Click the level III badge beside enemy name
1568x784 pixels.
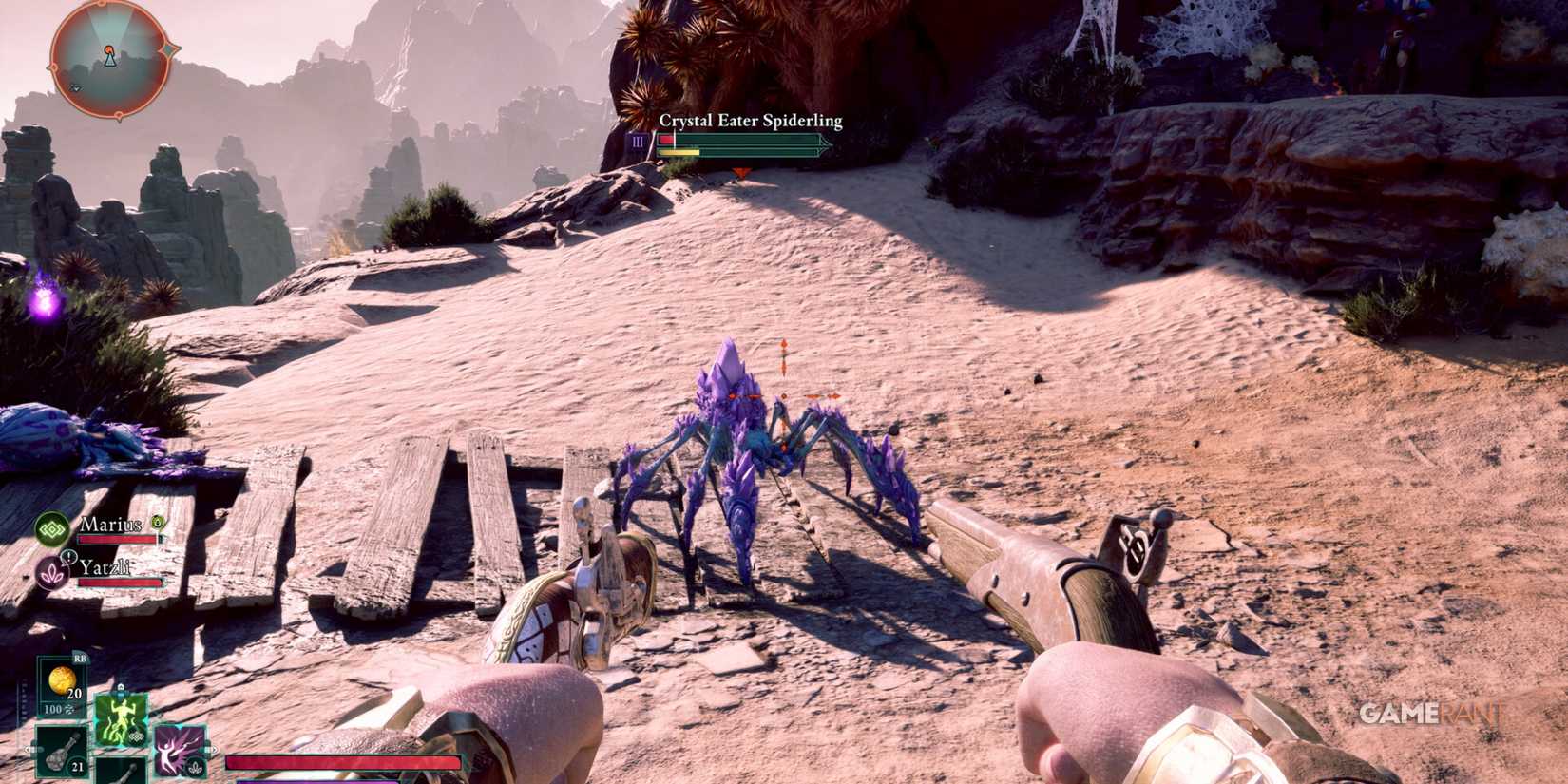tap(637, 140)
